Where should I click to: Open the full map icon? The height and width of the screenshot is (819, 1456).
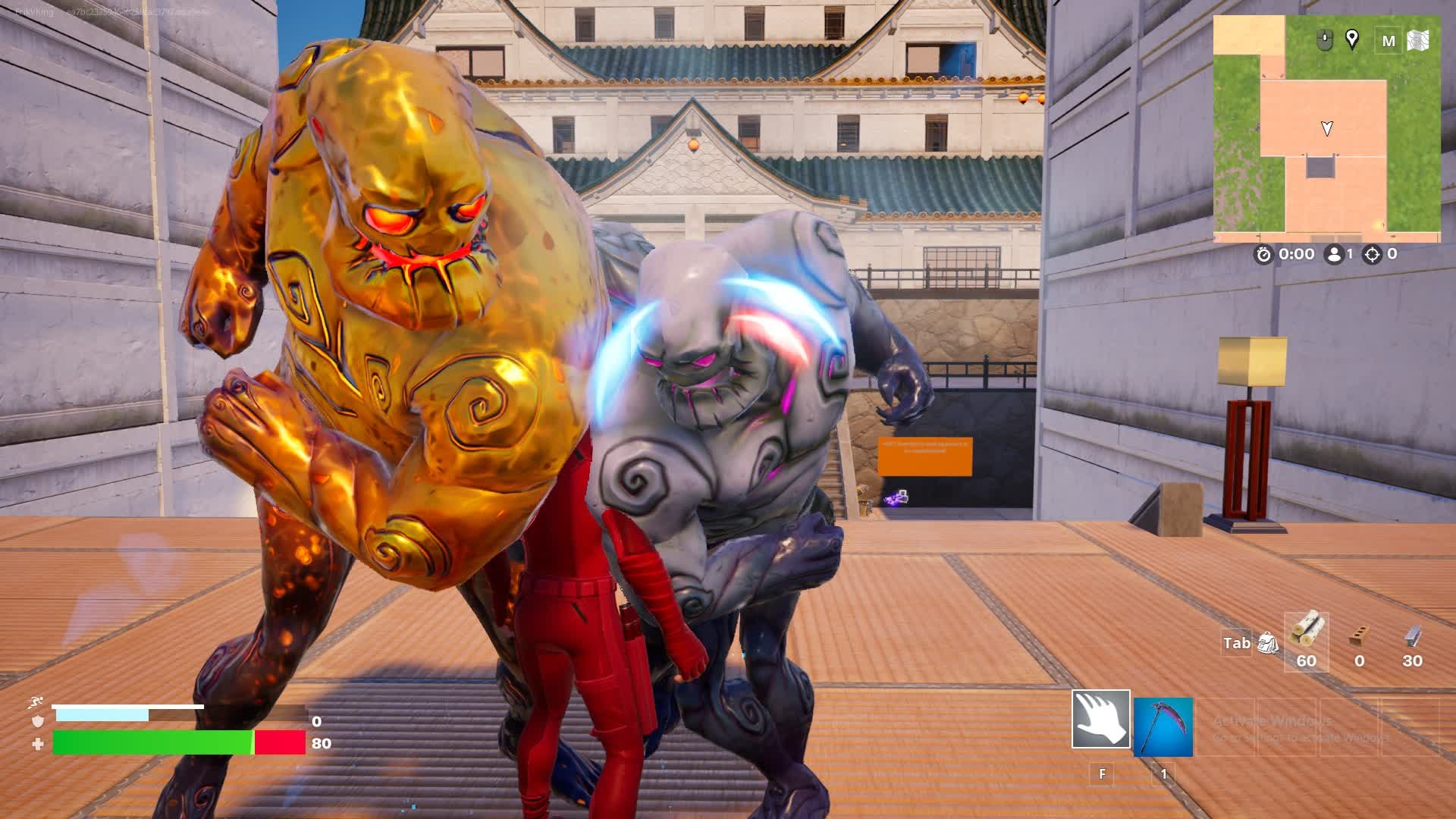click(1418, 40)
